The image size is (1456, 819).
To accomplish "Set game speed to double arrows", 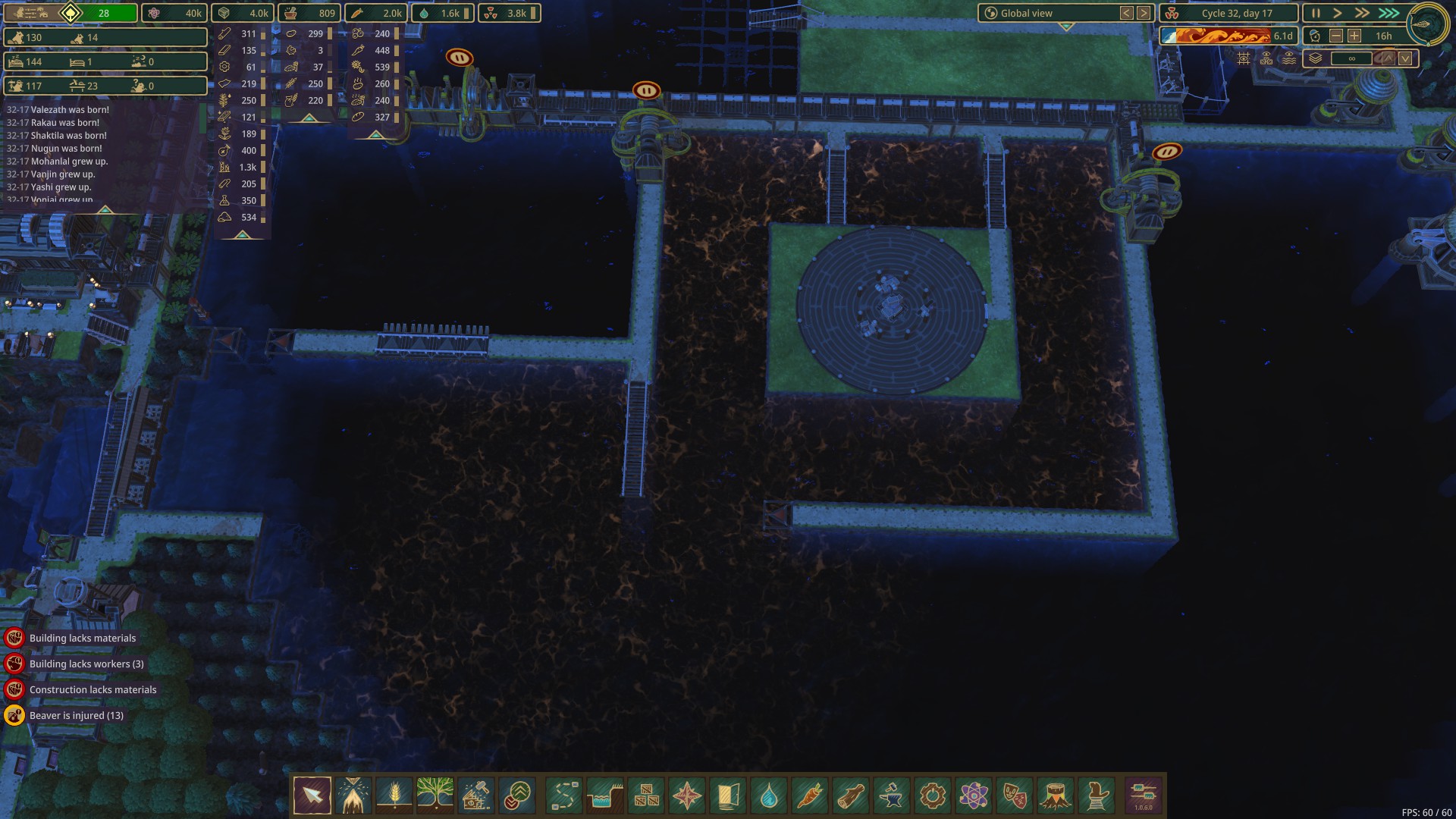I will coord(1363,14).
